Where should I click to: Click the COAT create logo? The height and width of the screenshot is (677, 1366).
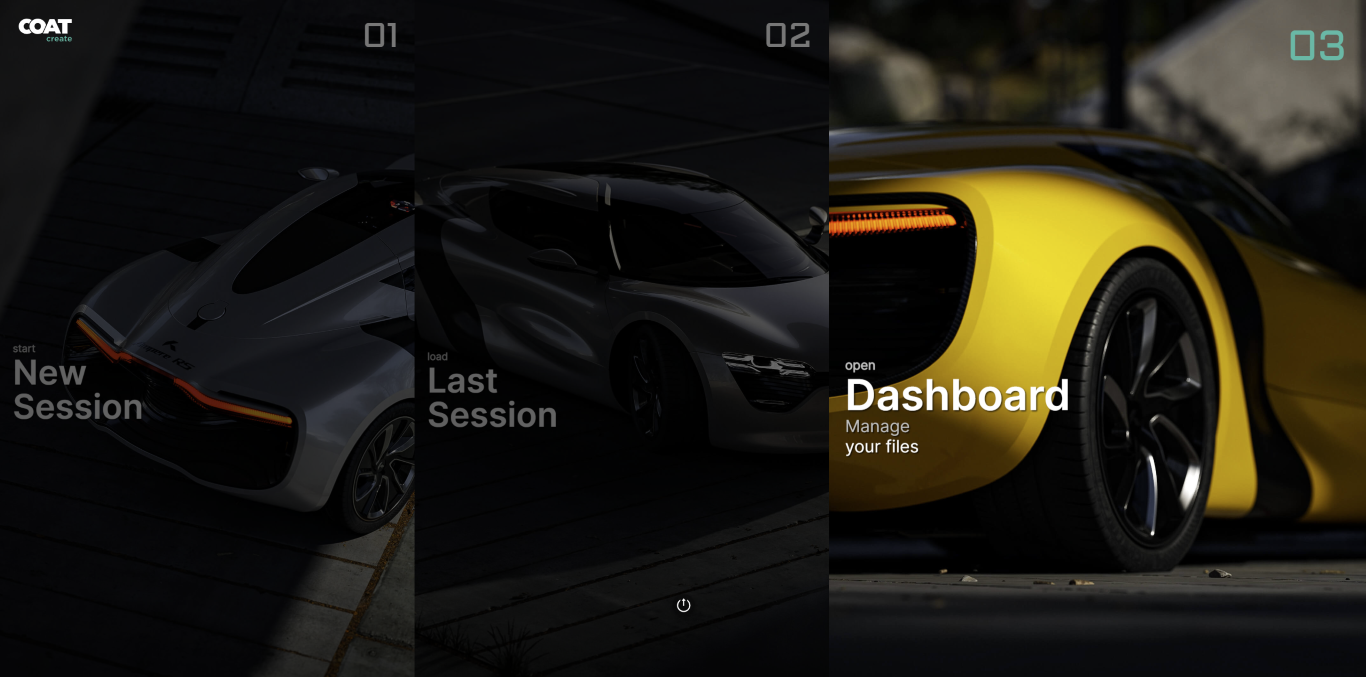click(45, 30)
